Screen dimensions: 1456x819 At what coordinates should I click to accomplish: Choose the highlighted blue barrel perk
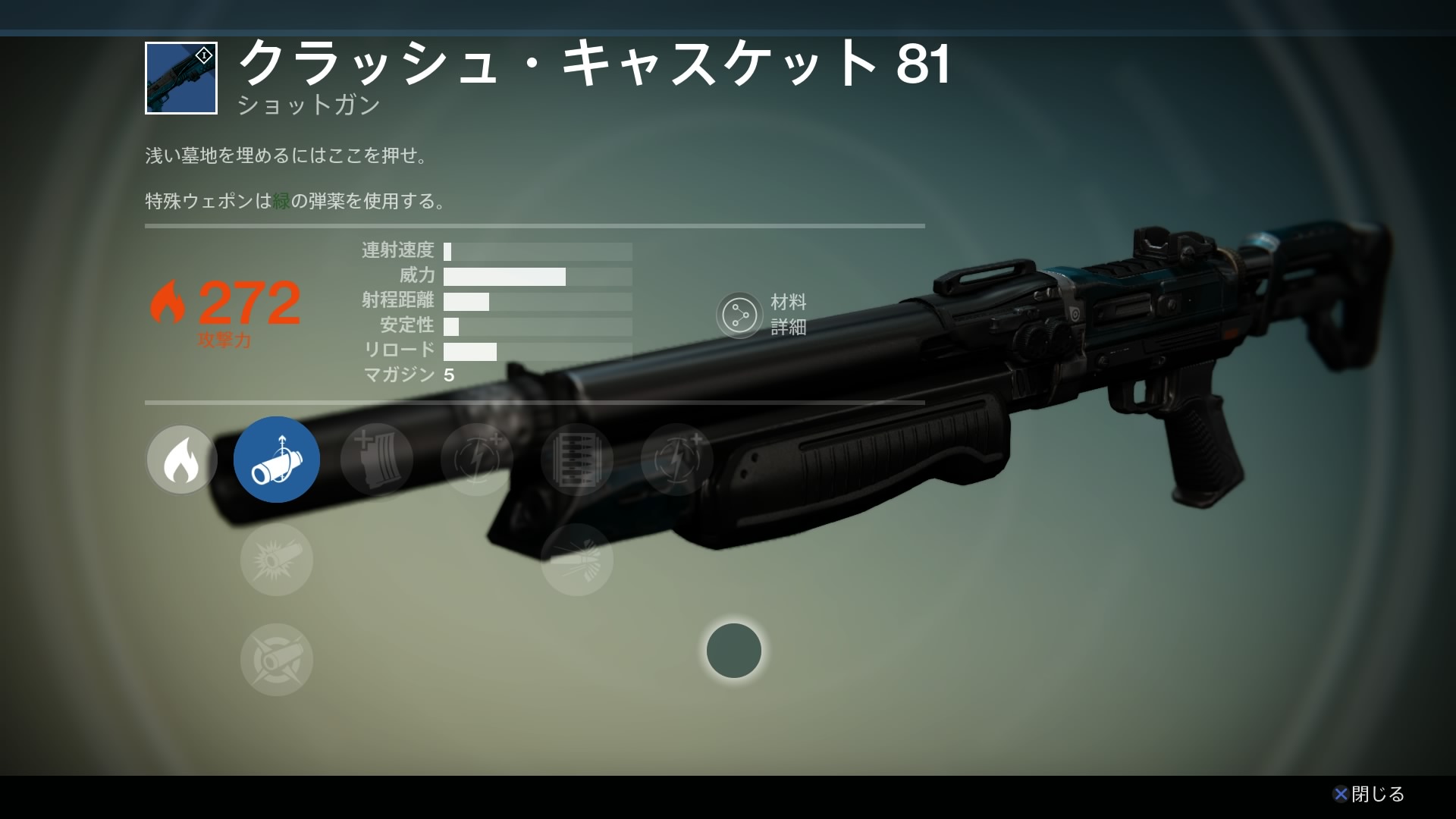(x=276, y=460)
